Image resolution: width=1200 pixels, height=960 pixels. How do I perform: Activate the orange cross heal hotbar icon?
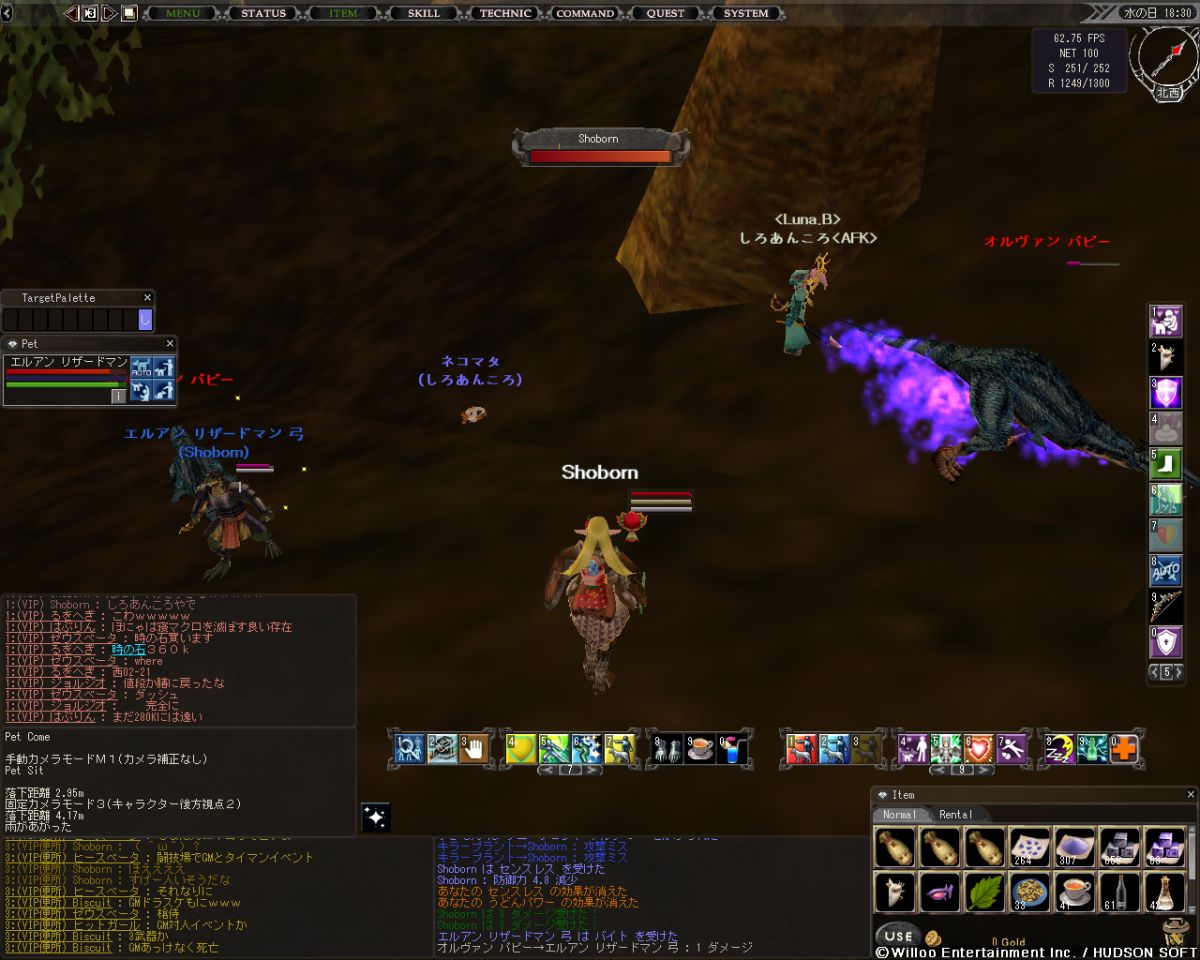tap(1126, 749)
